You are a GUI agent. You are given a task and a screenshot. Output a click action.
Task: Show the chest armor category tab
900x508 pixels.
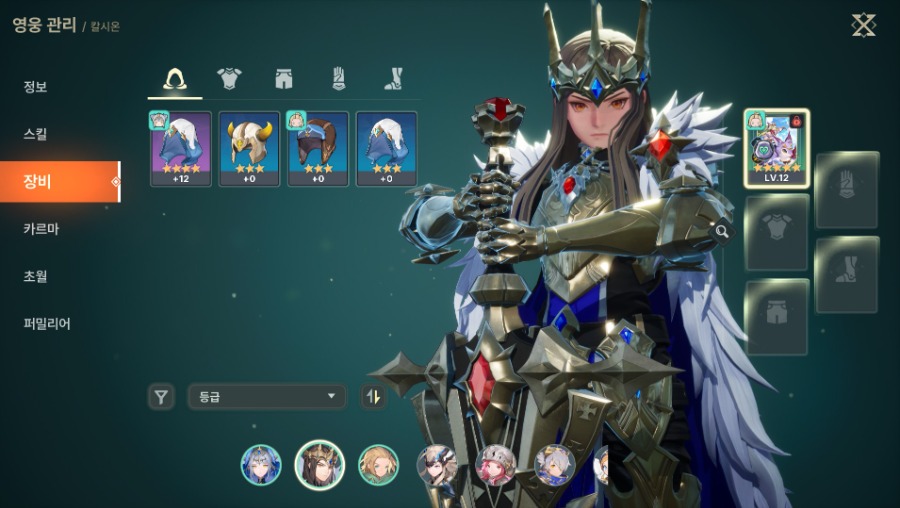(230, 79)
